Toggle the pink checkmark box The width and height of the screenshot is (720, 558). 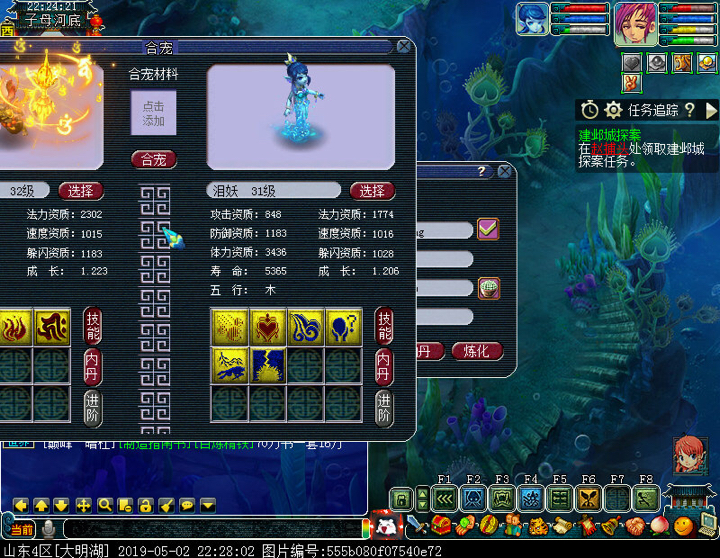[x=488, y=229]
